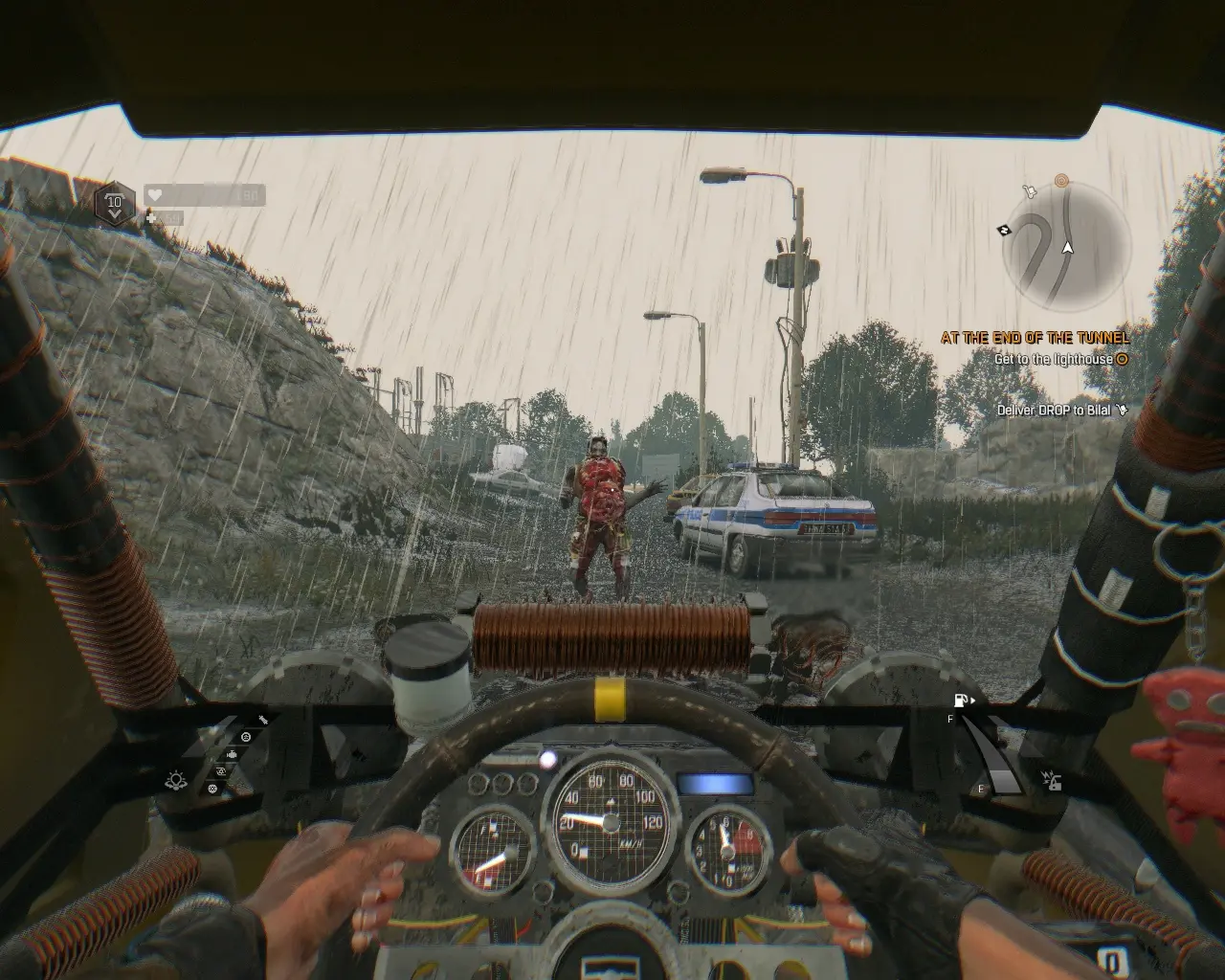Activate the electric cage lock icon

click(x=1052, y=780)
